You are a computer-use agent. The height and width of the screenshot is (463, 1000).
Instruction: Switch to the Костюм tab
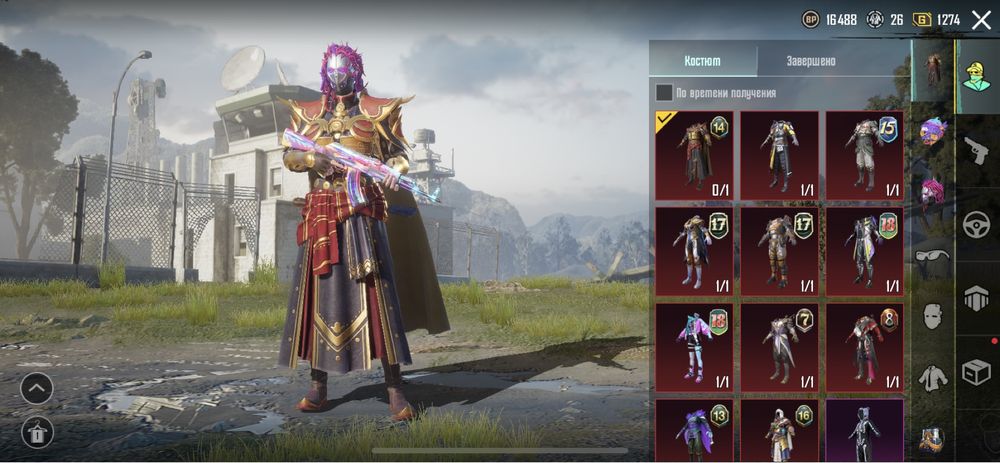(x=702, y=60)
